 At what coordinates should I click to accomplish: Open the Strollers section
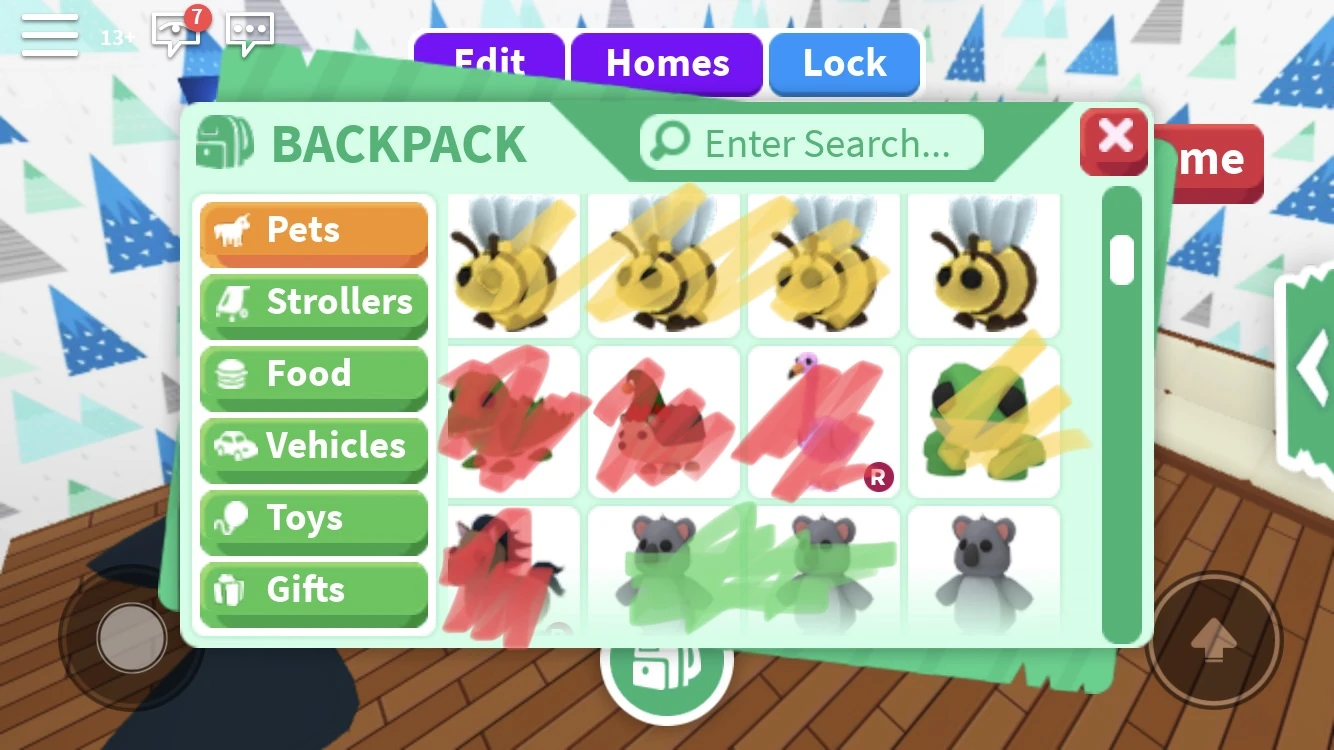click(313, 303)
